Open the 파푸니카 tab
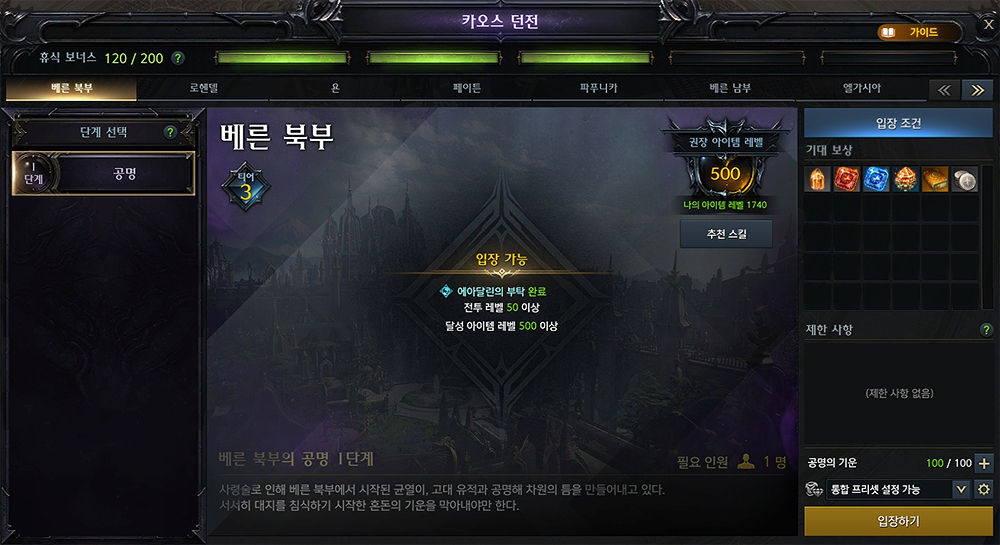This screenshot has width=1000, height=545. click(x=598, y=88)
